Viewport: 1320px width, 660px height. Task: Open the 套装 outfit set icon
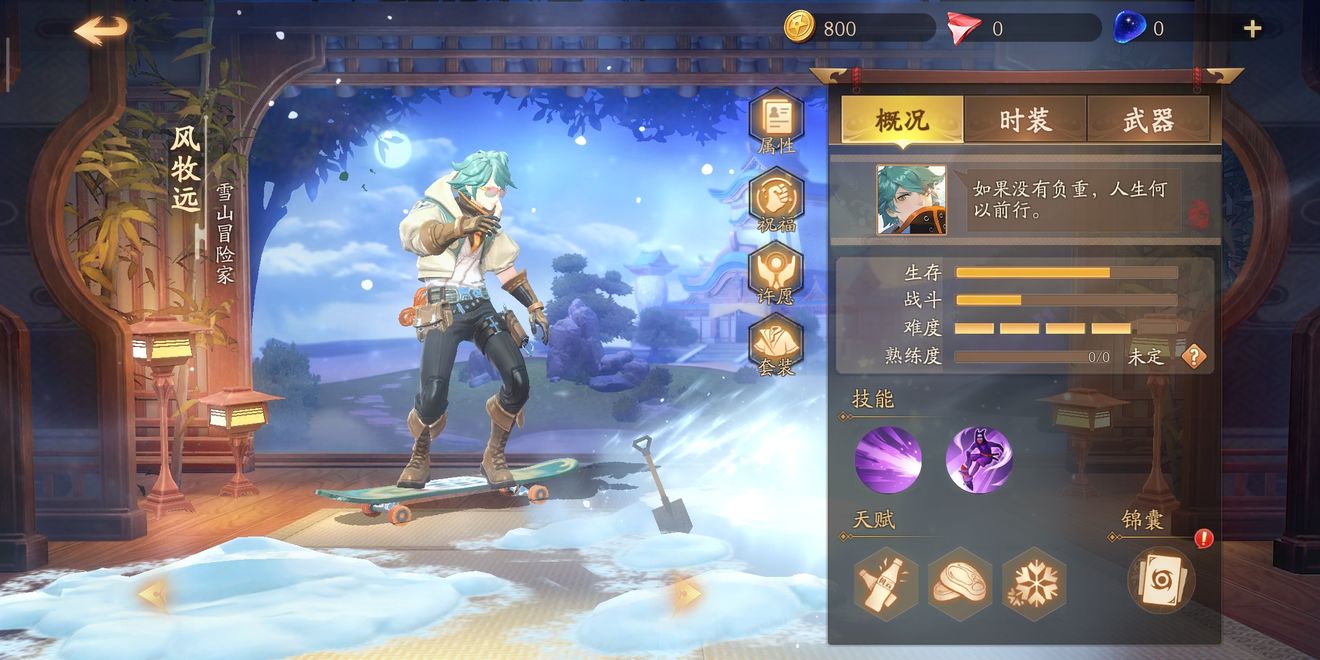(776, 345)
